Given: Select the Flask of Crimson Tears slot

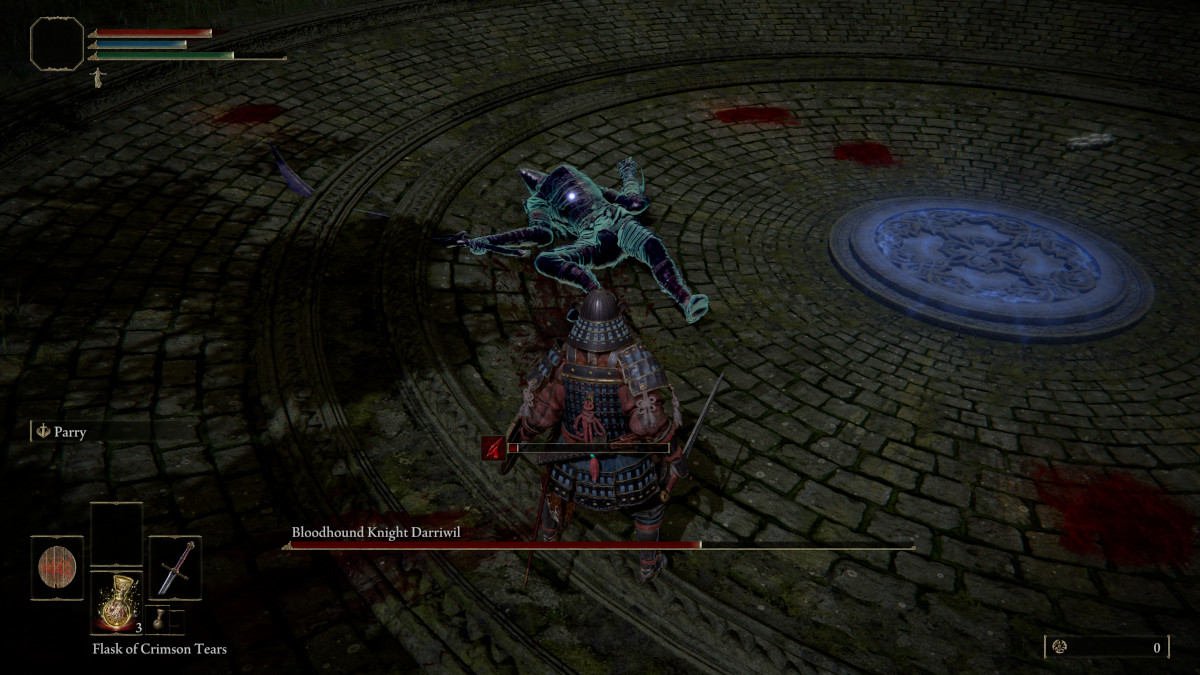Looking at the screenshot, I should (116, 602).
